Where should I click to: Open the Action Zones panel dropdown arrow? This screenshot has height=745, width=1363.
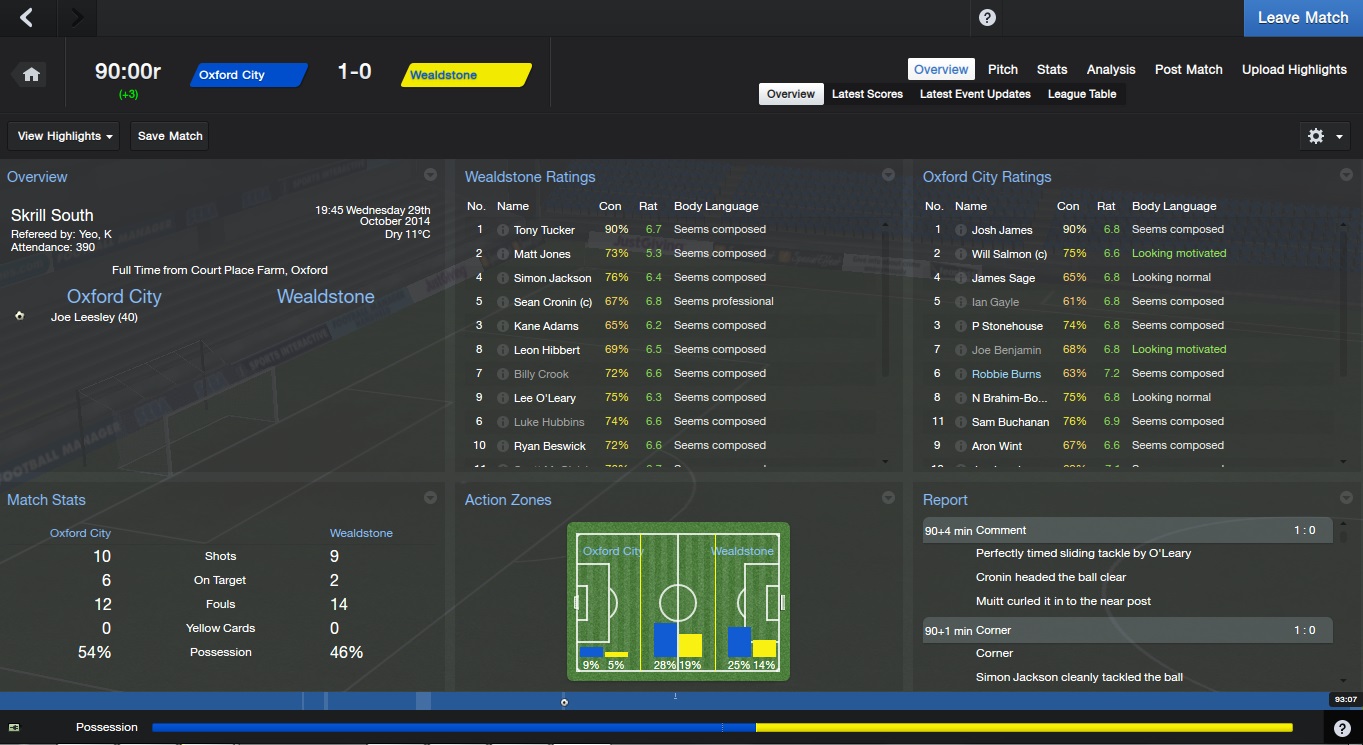point(888,498)
